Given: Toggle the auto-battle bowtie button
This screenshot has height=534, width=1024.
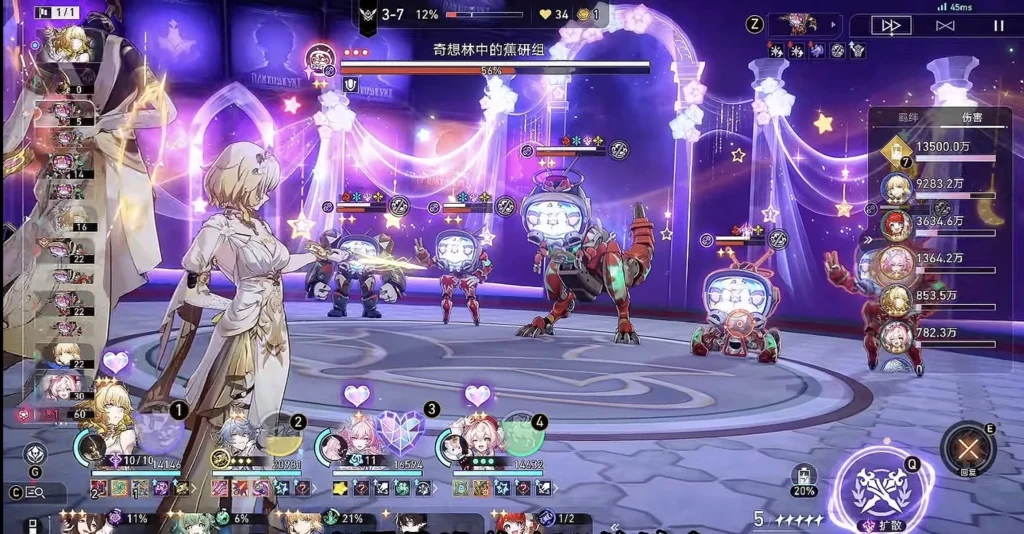Looking at the screenshot, I should coord(945,26).
